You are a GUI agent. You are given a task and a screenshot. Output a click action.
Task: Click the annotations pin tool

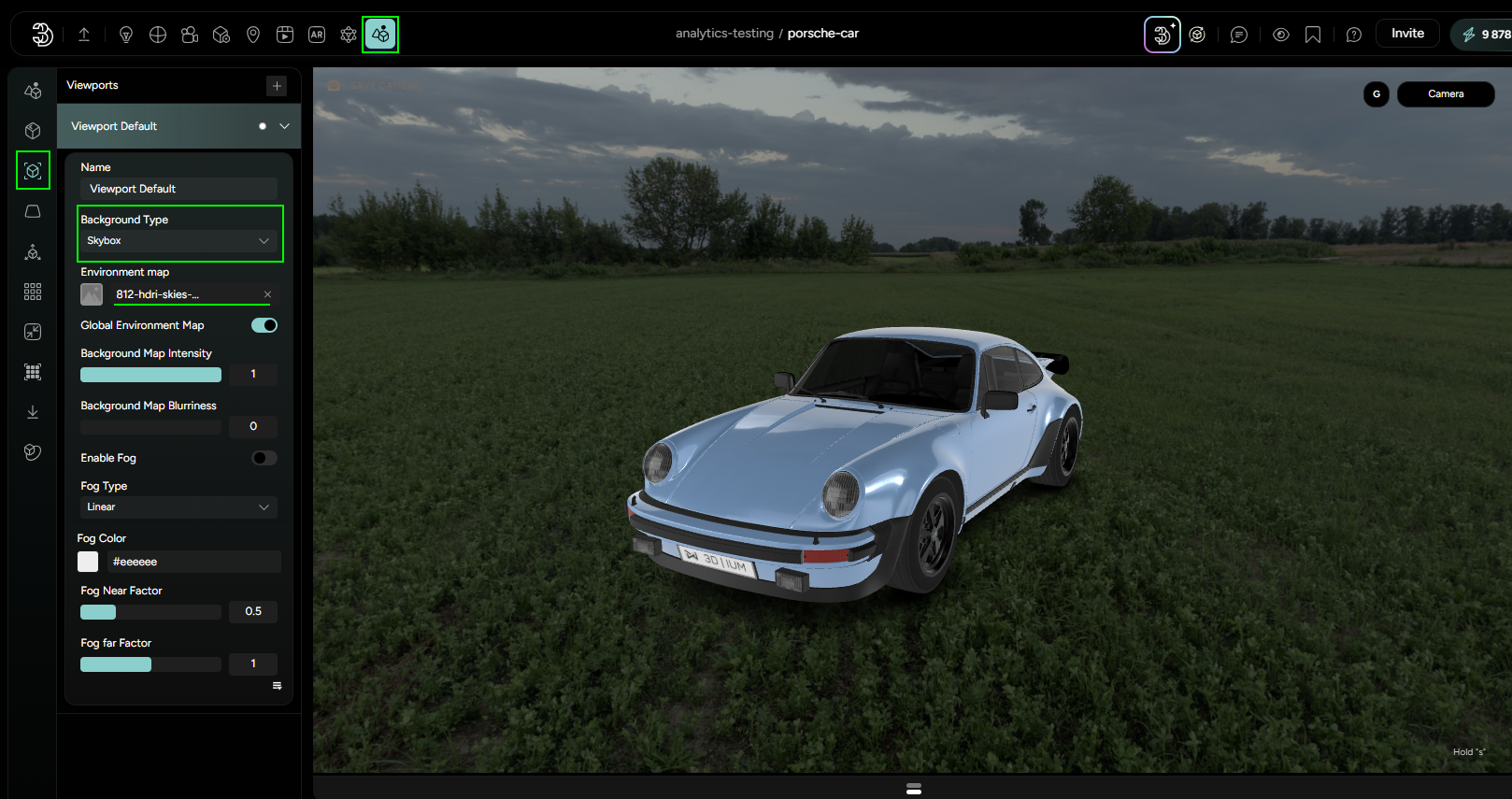point(253,34)
